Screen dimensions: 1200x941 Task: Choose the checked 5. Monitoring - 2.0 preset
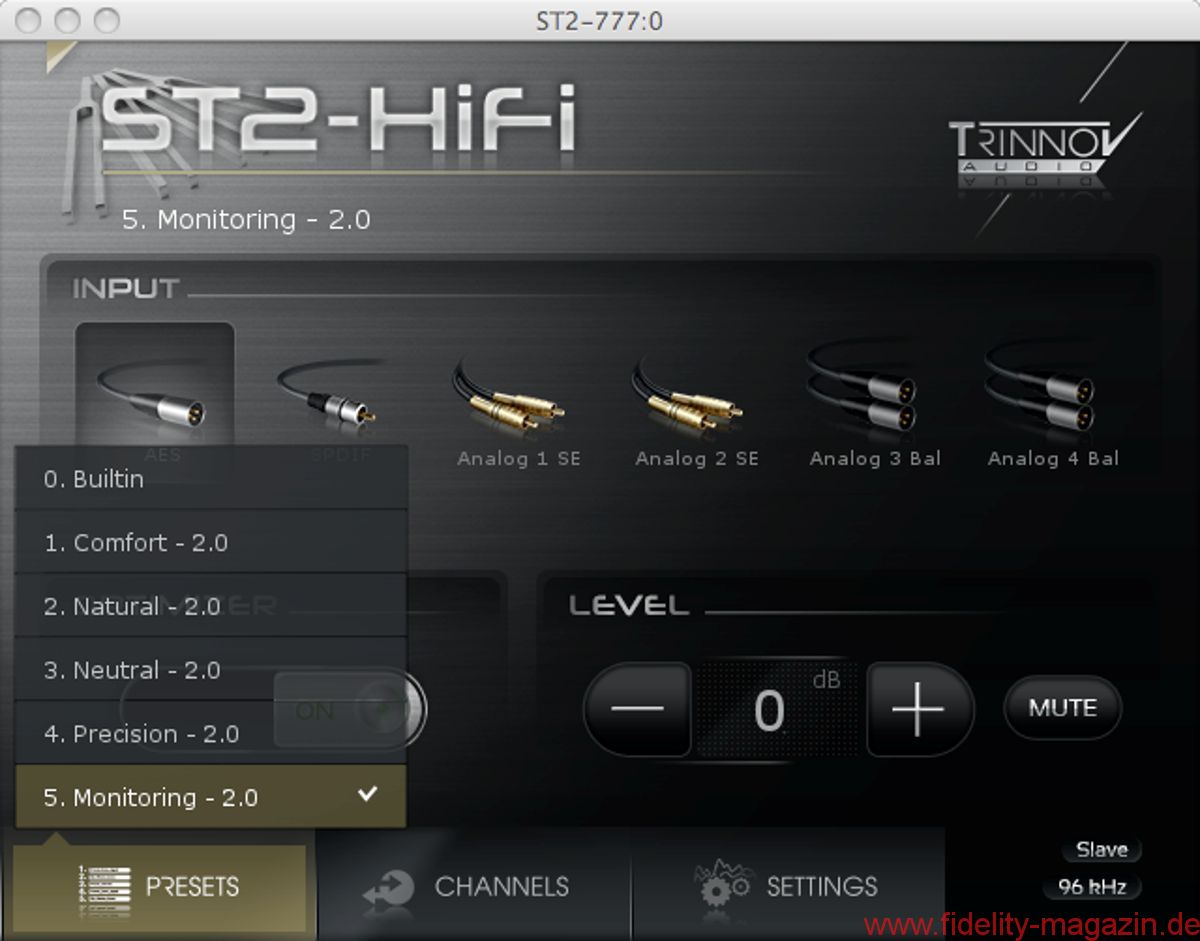click(210, 797)
